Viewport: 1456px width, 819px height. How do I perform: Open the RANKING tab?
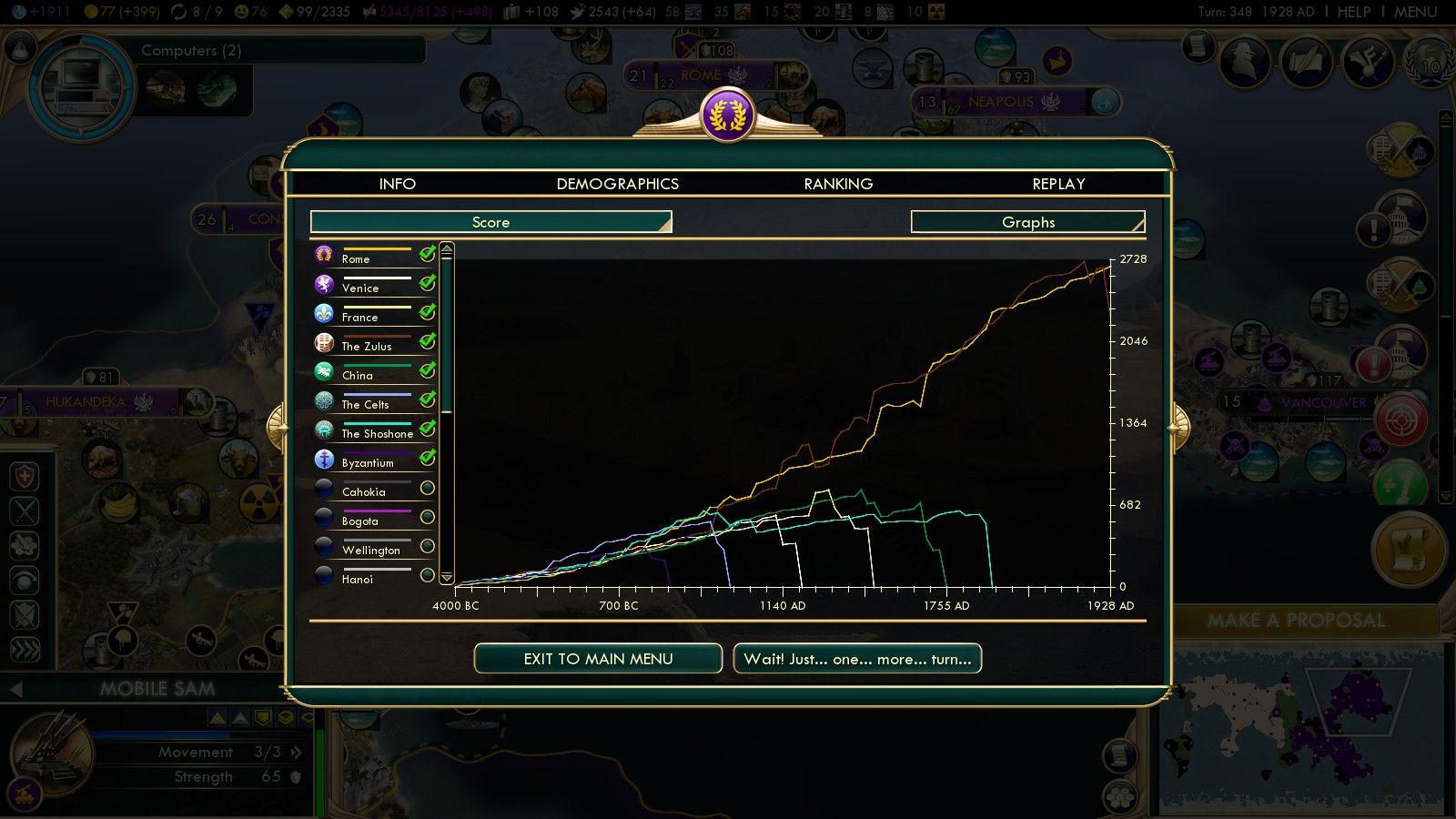click(x=837, y=184)
